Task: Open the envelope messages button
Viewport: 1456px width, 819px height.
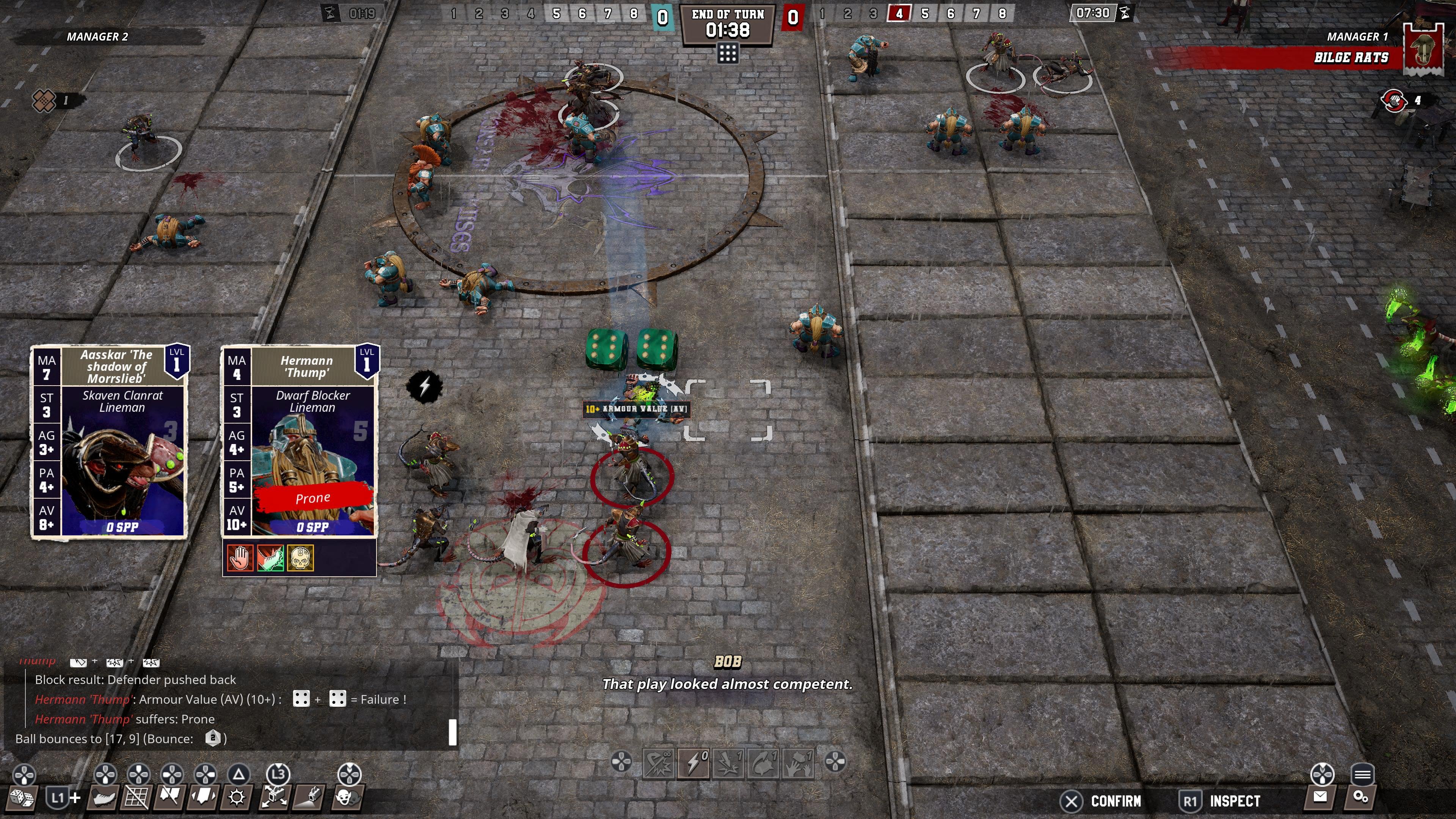Action: 1320,797
